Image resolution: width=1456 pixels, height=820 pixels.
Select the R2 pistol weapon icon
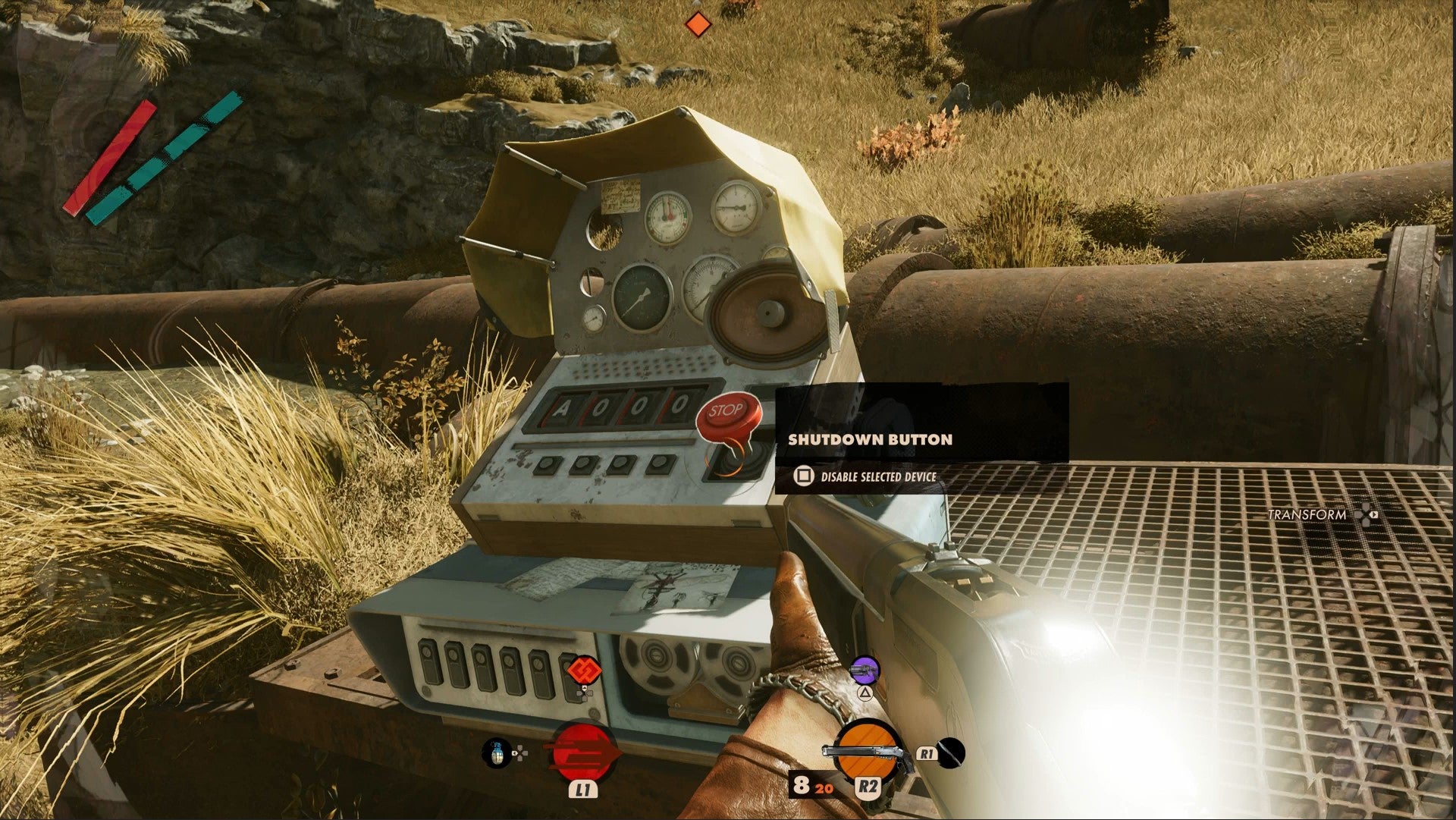point(867,750)
